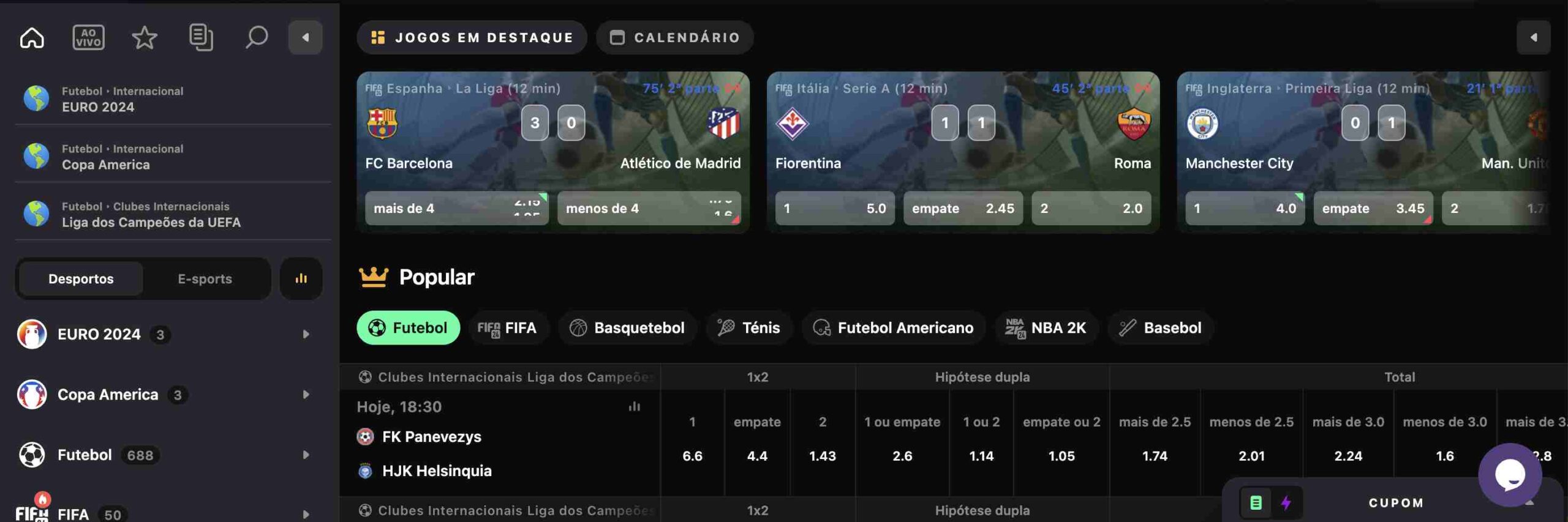
Task: Expand the Futebol 688 category
Action: click(x=305, y=455)
